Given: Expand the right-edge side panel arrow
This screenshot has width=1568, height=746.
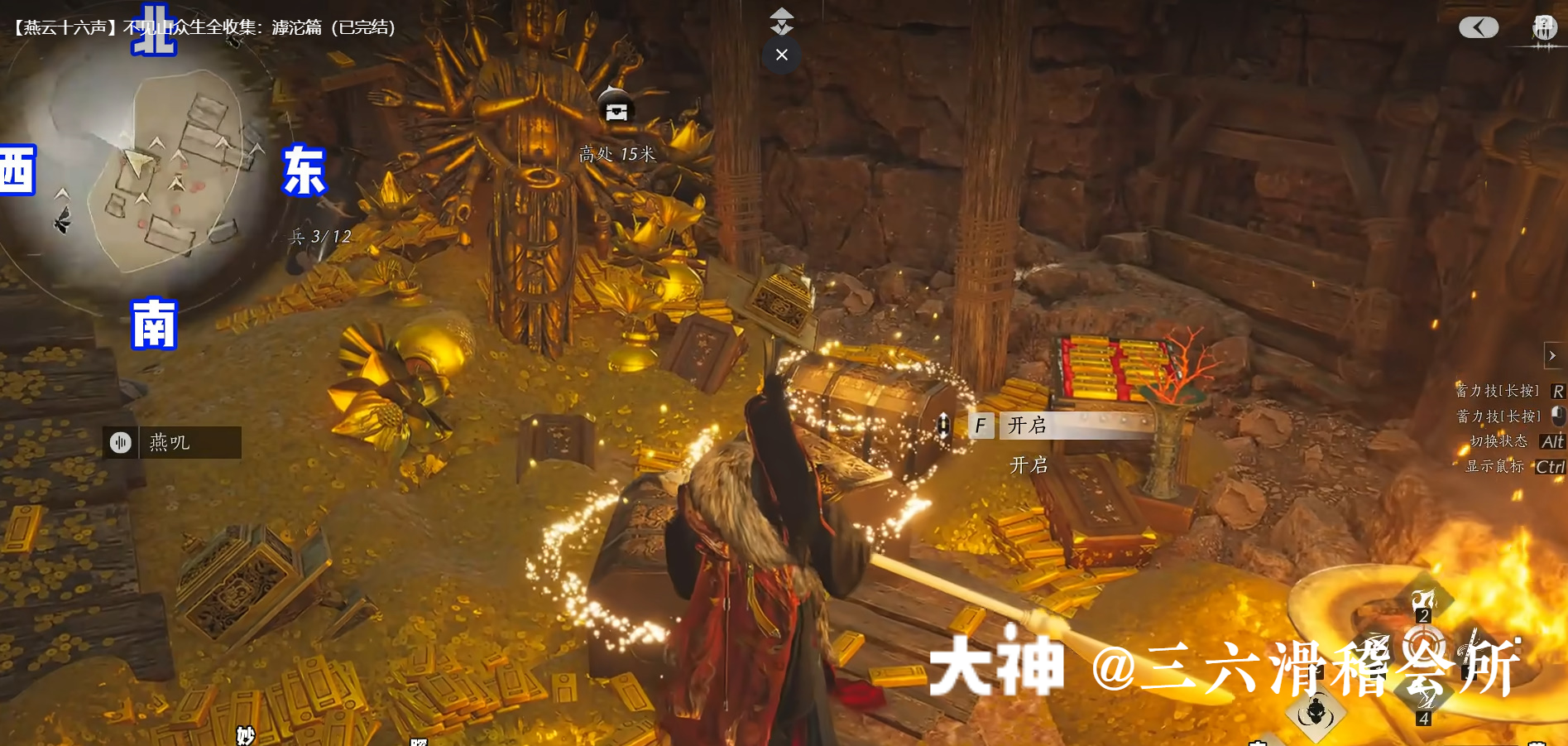Looking at the screenshot, I should click(x=1551, y=355).
